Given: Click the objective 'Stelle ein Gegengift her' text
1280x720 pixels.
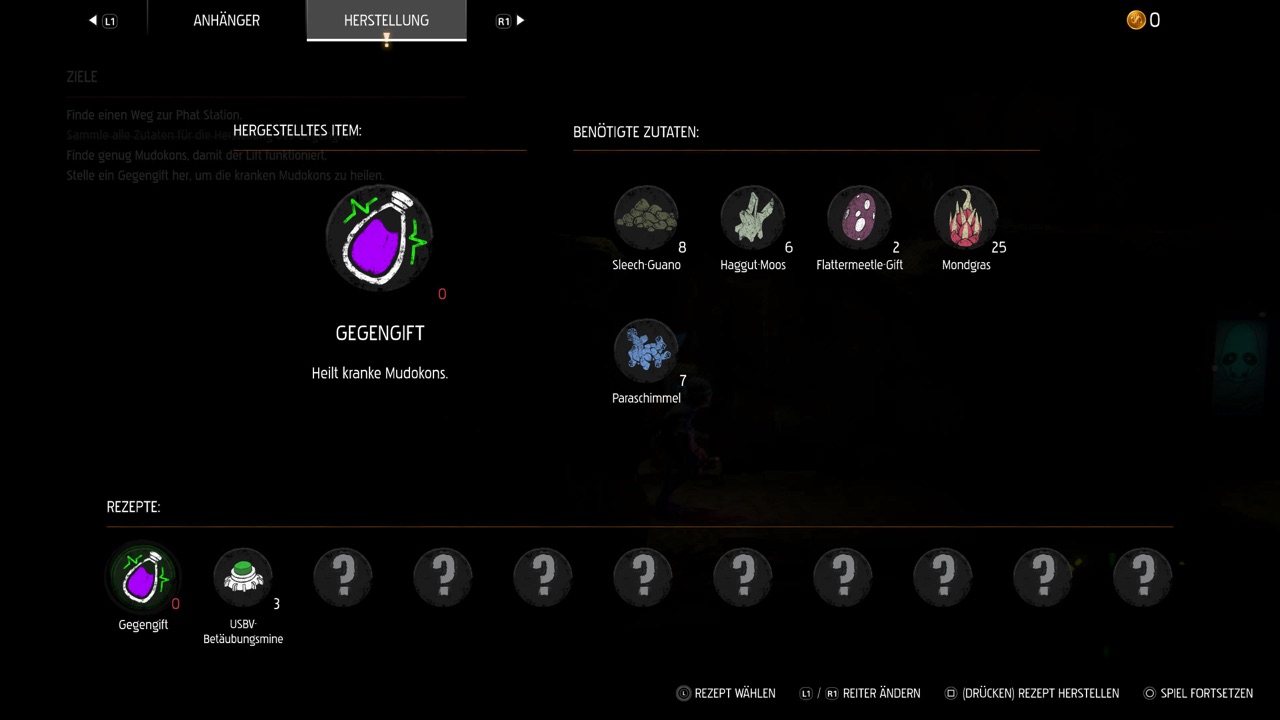Looking at the screenshot, I should point(225,175).
